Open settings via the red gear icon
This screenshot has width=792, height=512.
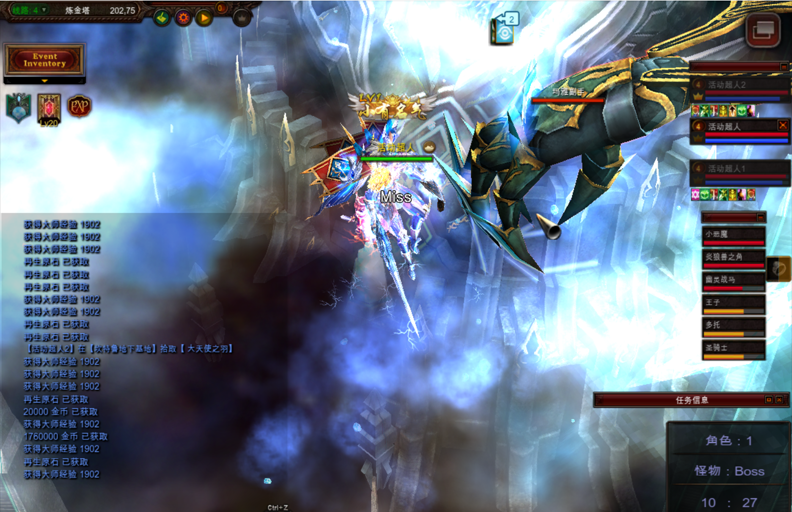[183, 17]
